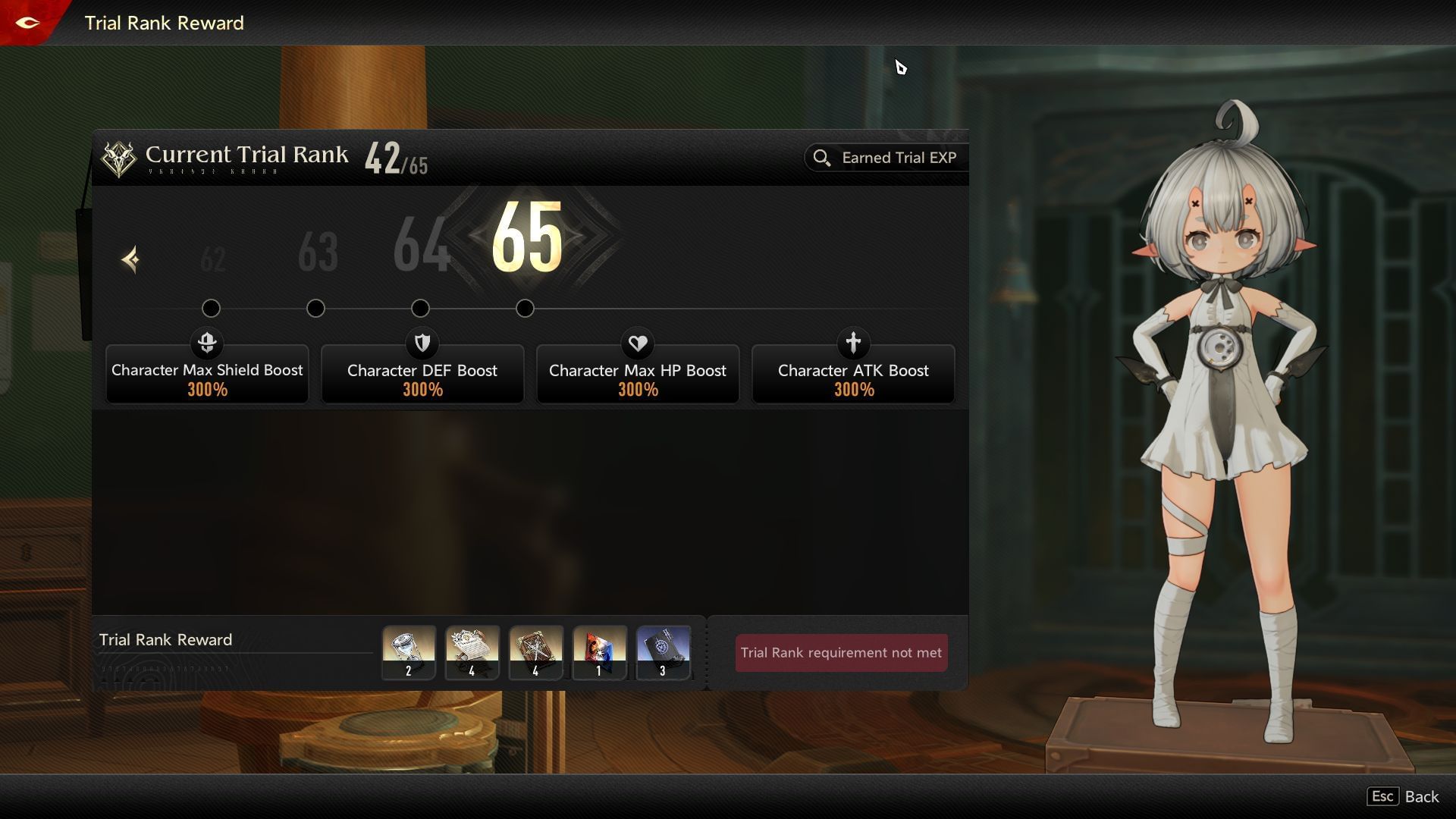Click the magnifying glass search icon
Screen dimensions: 1456x819
[823, 158]
